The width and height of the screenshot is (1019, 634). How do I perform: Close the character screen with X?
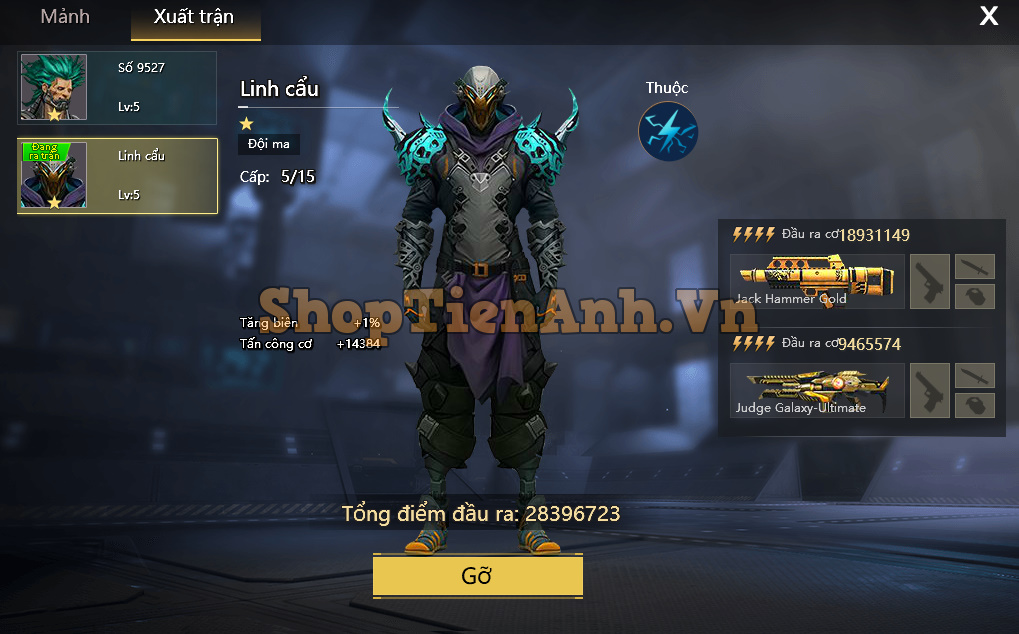(x=988, y=16)
